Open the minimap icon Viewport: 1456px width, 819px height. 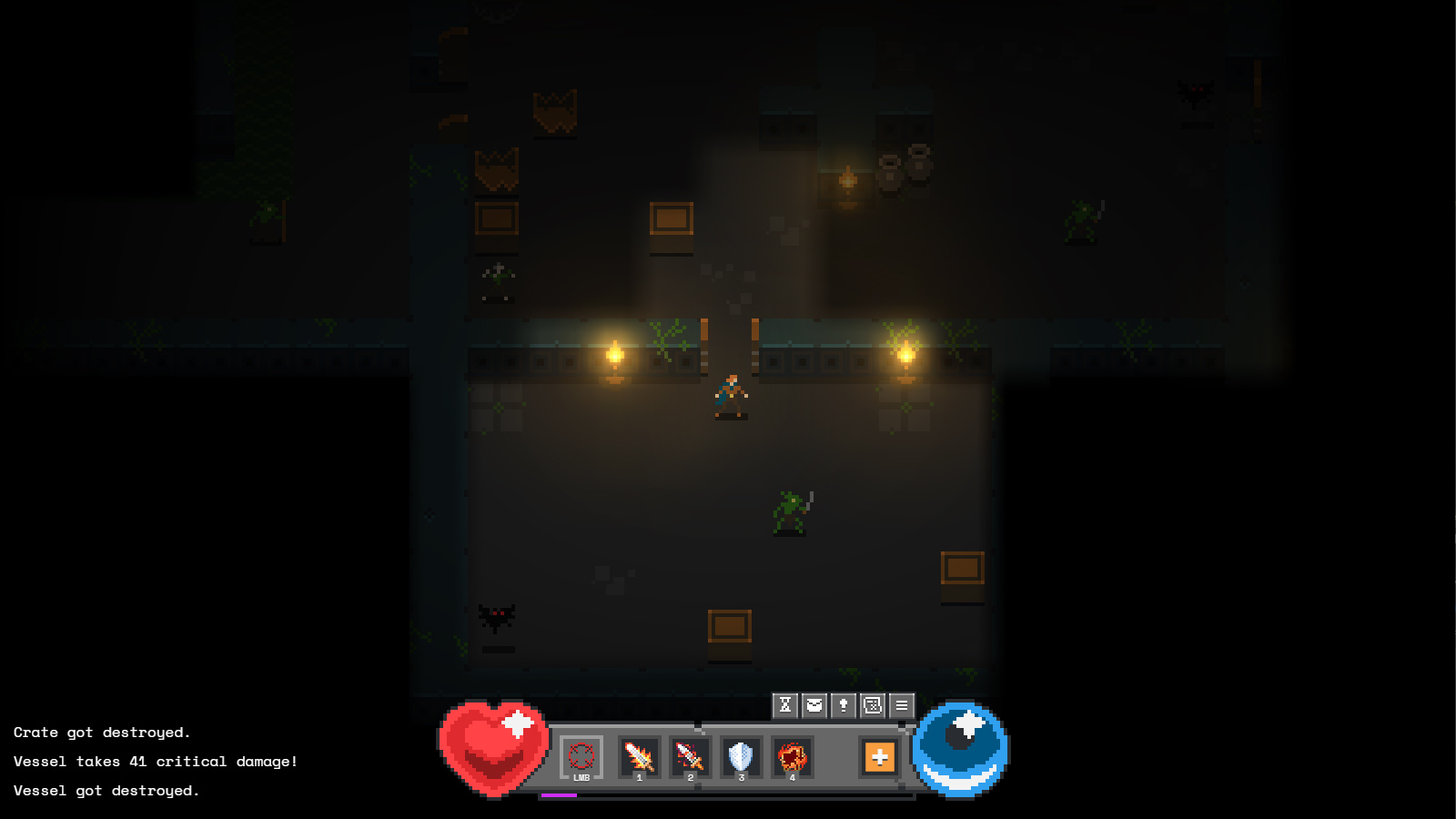(x=871, y=704)
